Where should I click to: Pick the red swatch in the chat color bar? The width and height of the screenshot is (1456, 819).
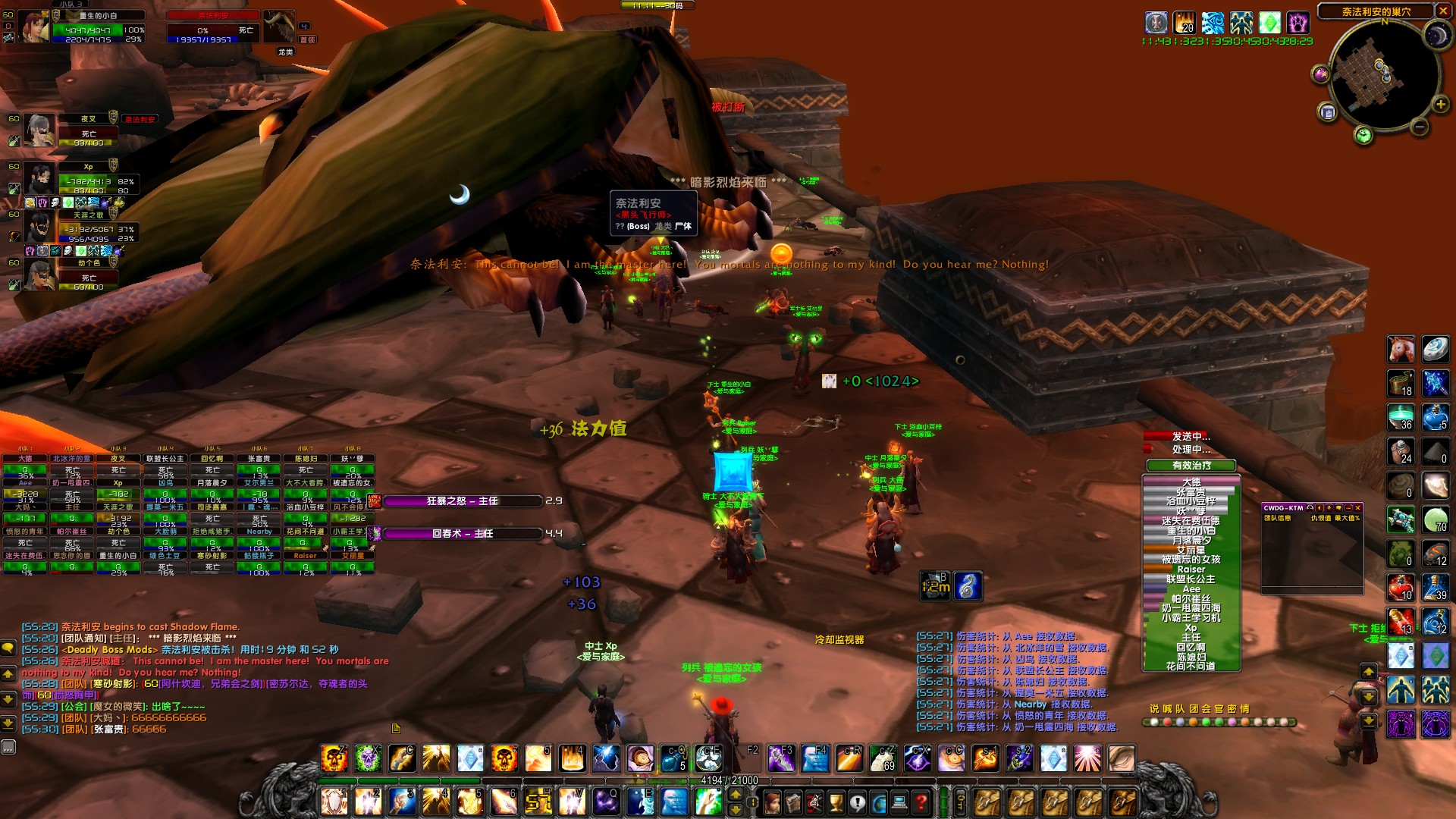(1167, 722)
